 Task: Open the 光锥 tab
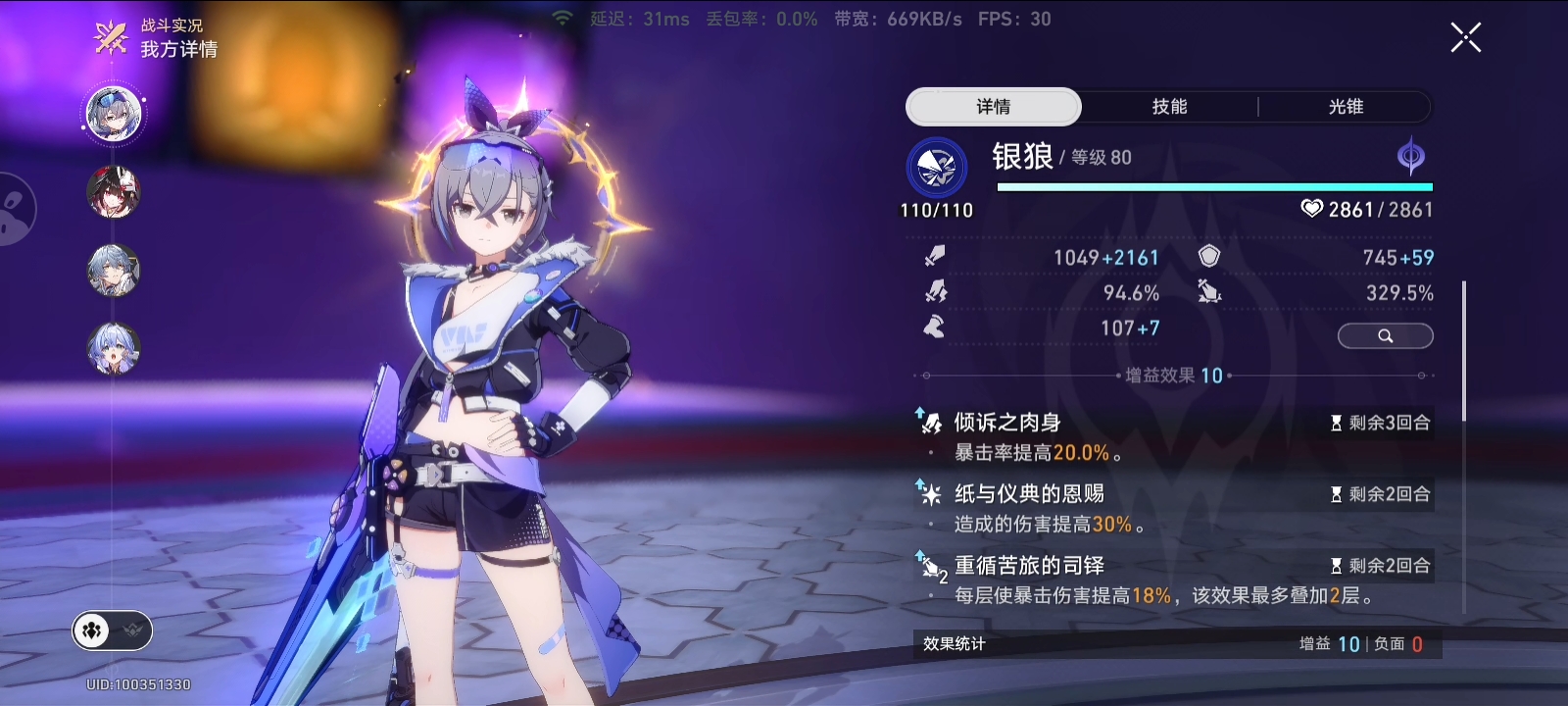(1346, 107)
